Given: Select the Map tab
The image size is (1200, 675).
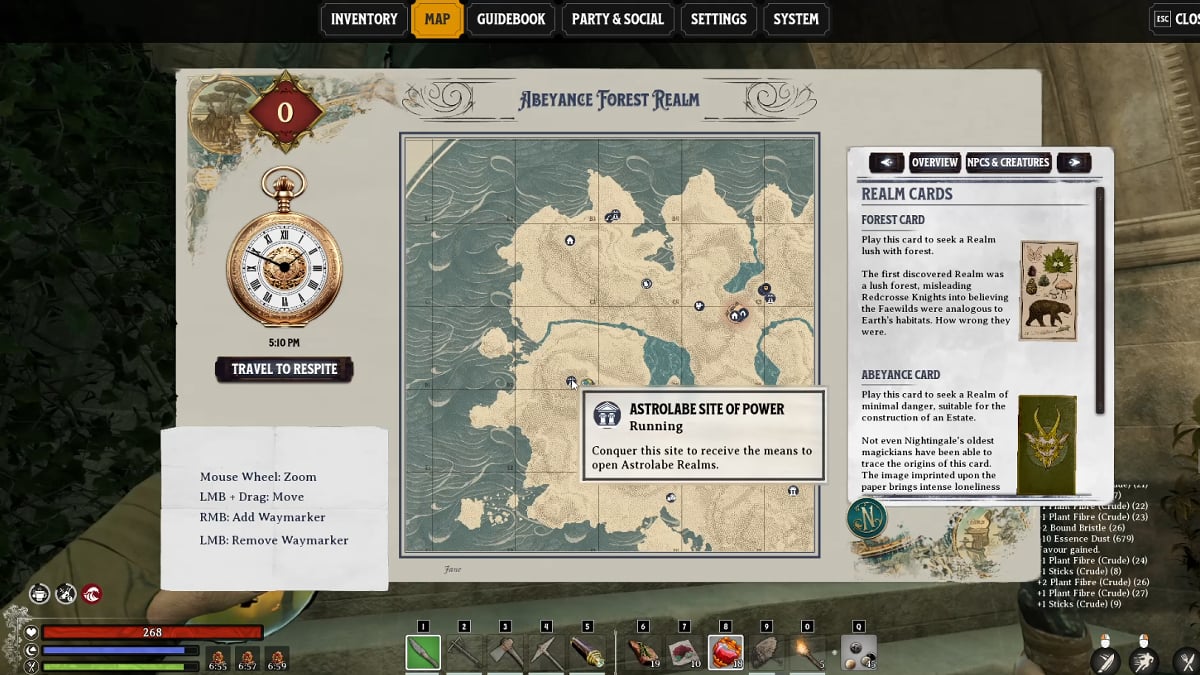Looking at the screenshot, I should (x=437, y=19).
